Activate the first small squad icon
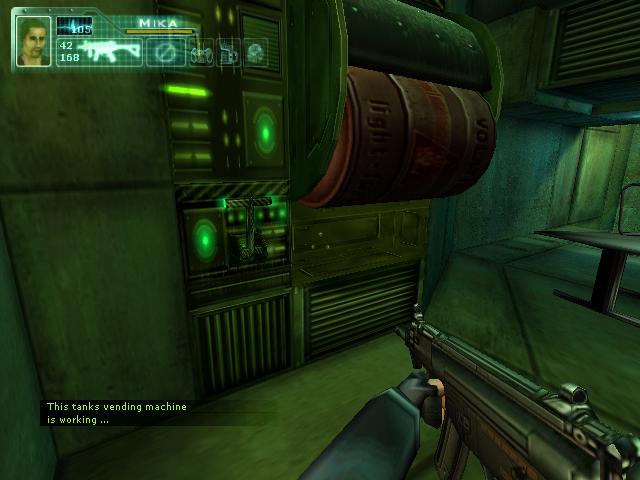Screen dimensions: 640x480 coord(201,52)
